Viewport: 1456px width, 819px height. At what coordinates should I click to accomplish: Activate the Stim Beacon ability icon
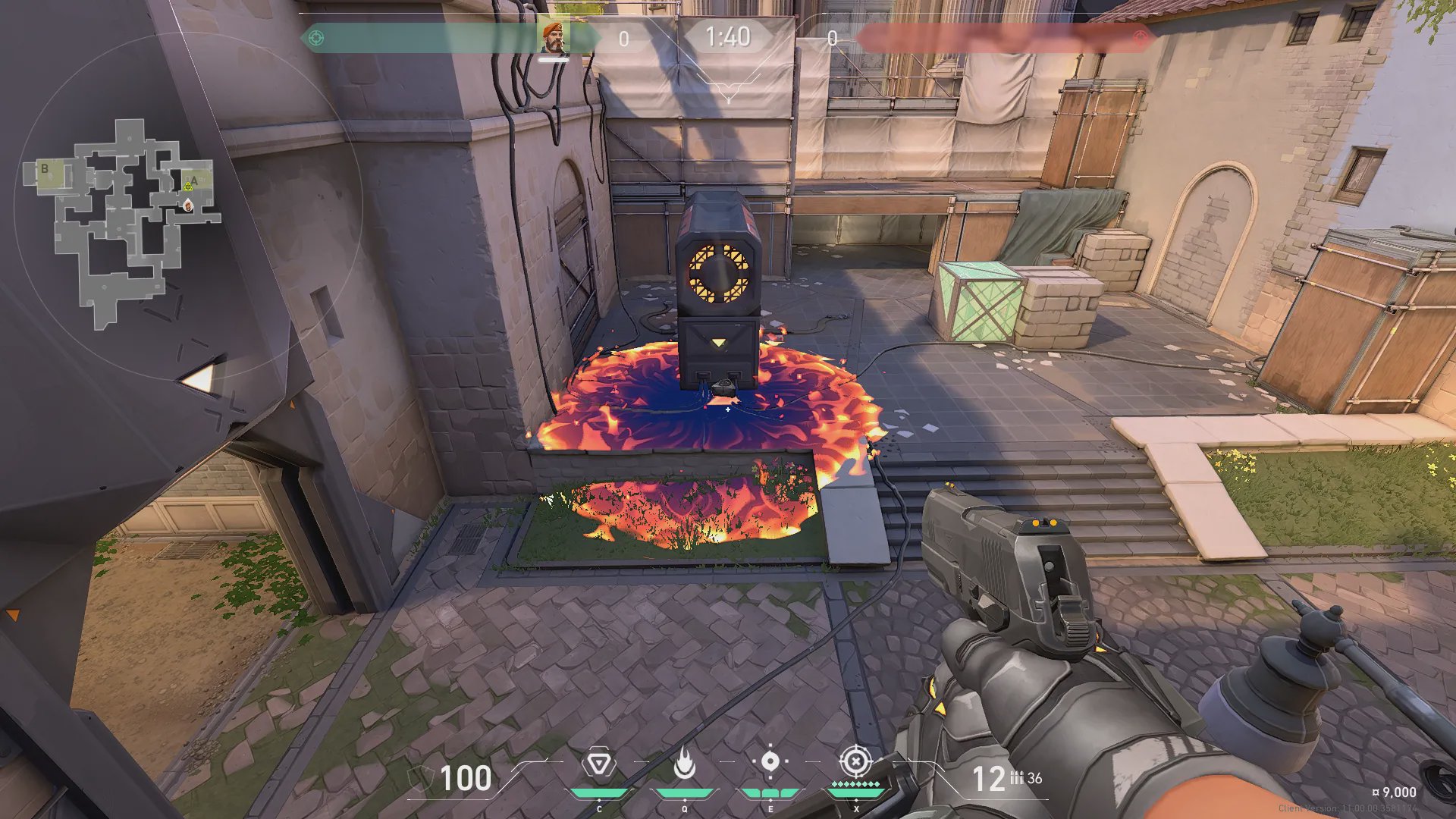[599, 764]
